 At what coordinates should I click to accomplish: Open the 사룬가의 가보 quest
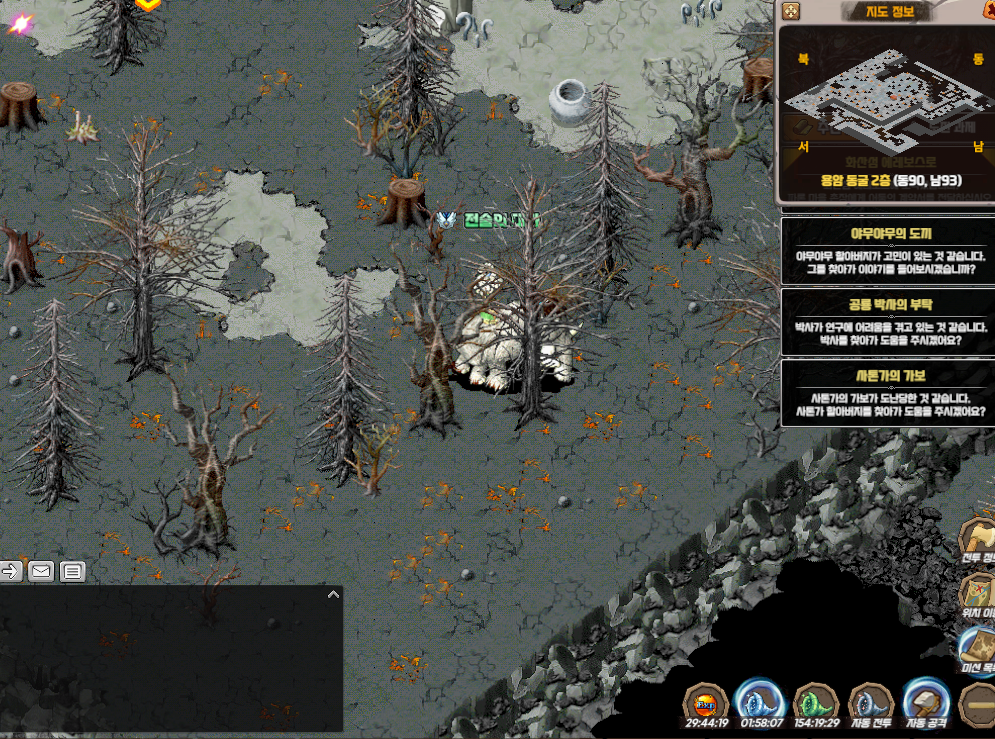tap(886, 393)
